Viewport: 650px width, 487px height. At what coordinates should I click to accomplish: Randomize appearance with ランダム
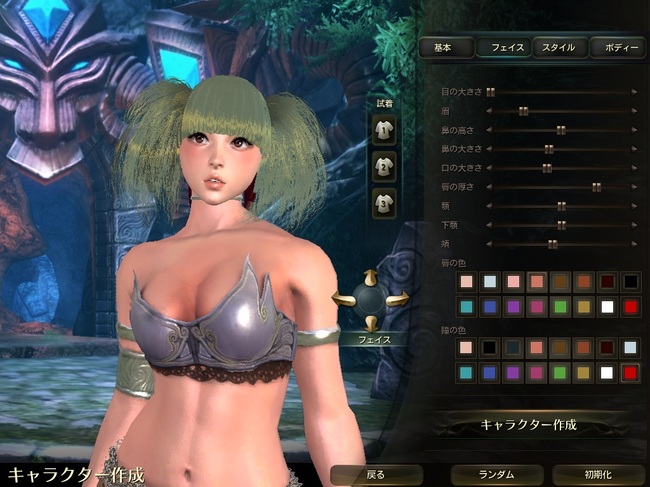click(x=495, y=474)
